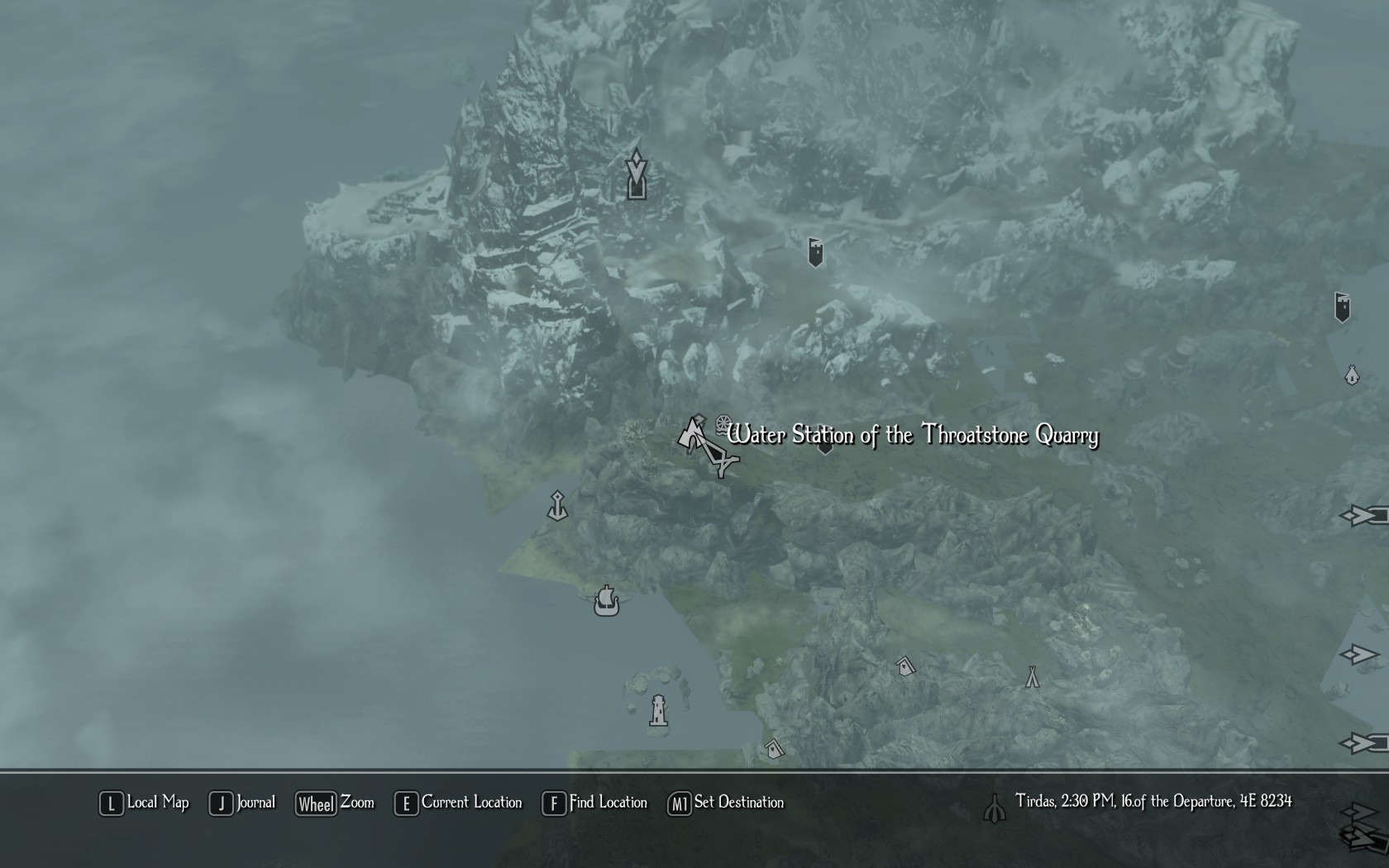Select the mountain cave map marker
Image resolution: width=1389 pixels, height=868 pixels.
(x=690, y=435)
